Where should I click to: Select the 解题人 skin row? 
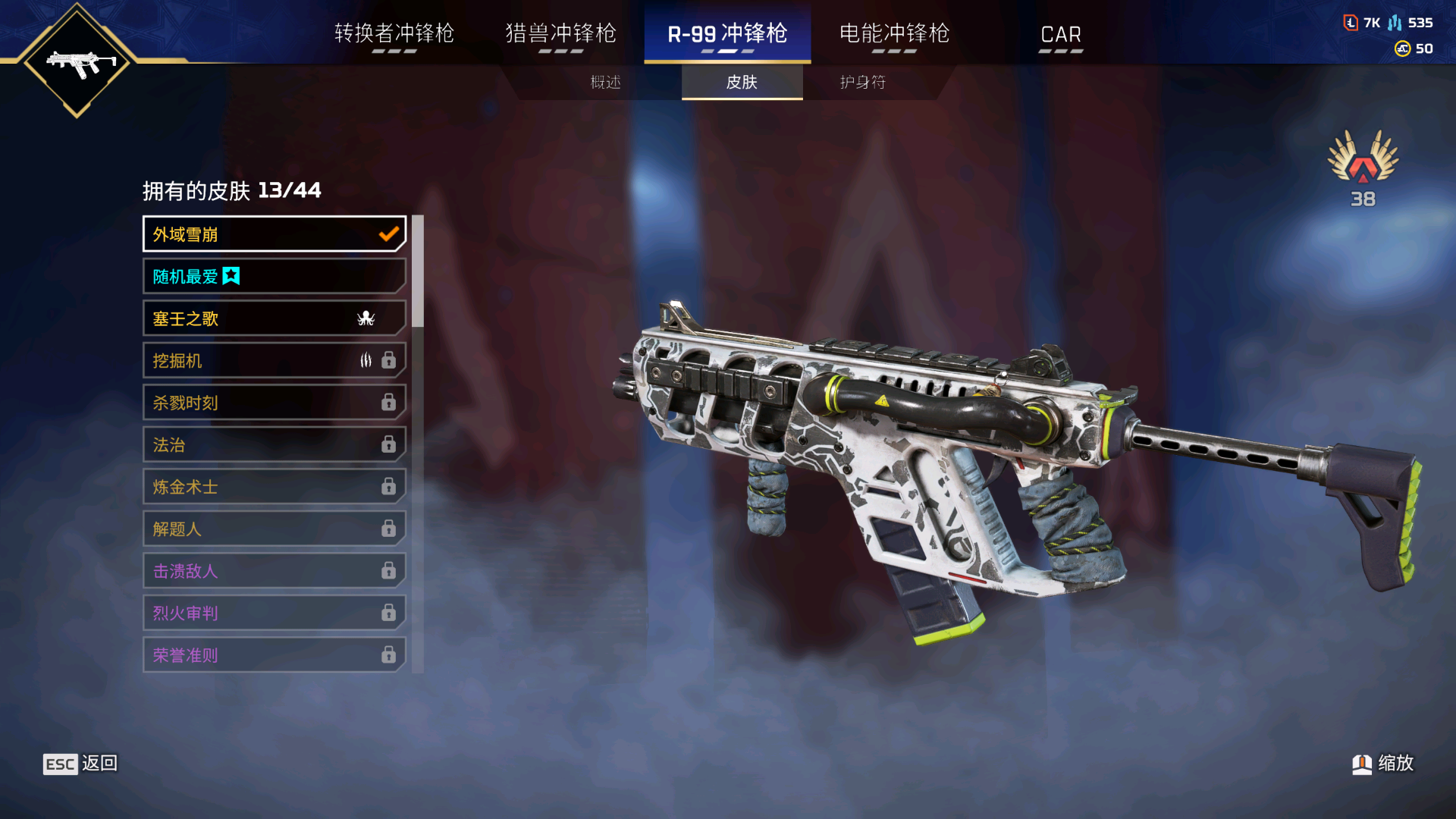[274, 529]
